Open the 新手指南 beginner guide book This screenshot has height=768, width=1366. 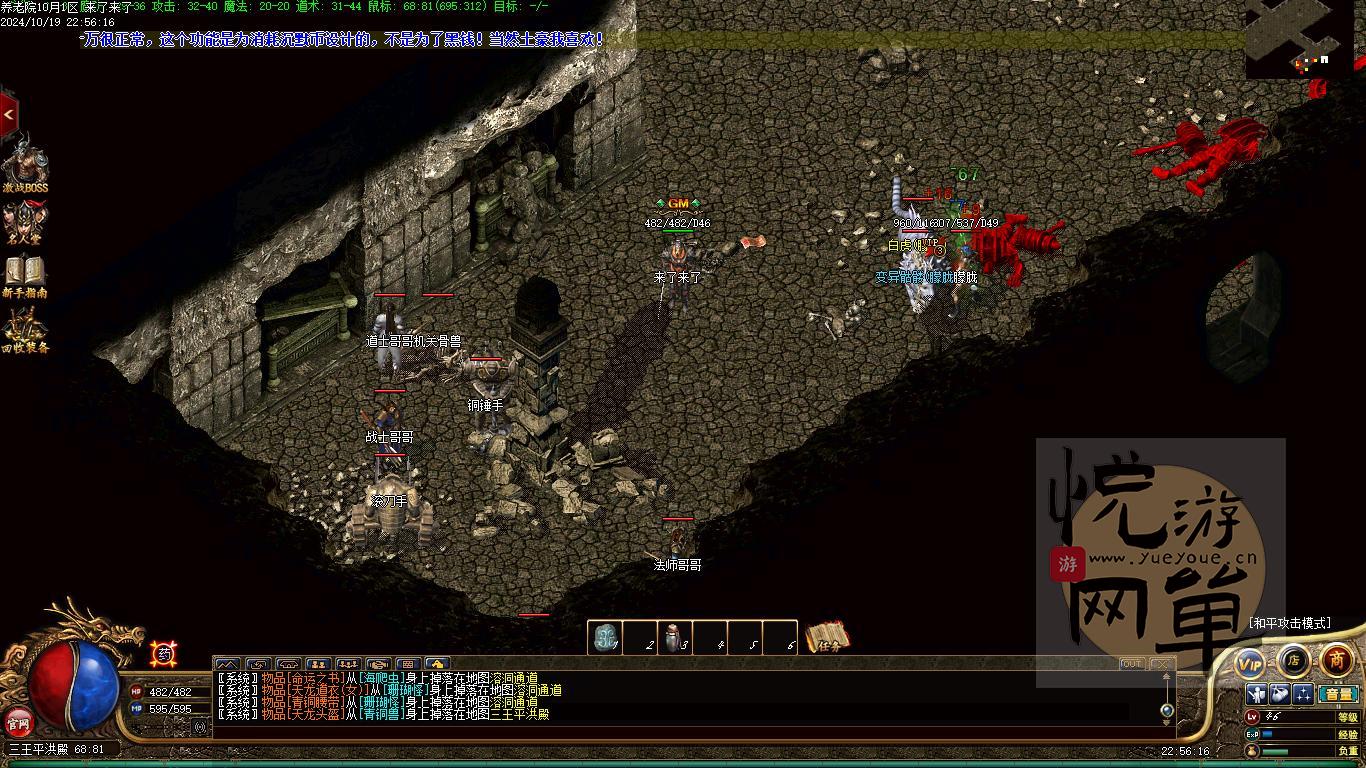[x=25, y=276]
